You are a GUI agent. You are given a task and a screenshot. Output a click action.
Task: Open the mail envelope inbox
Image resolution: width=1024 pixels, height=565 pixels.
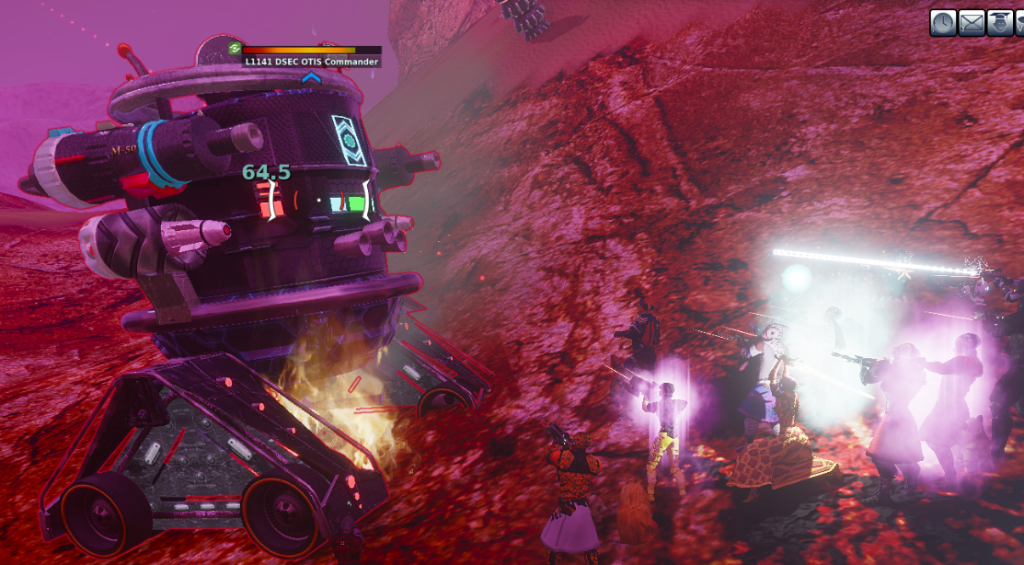click(971, 23)
